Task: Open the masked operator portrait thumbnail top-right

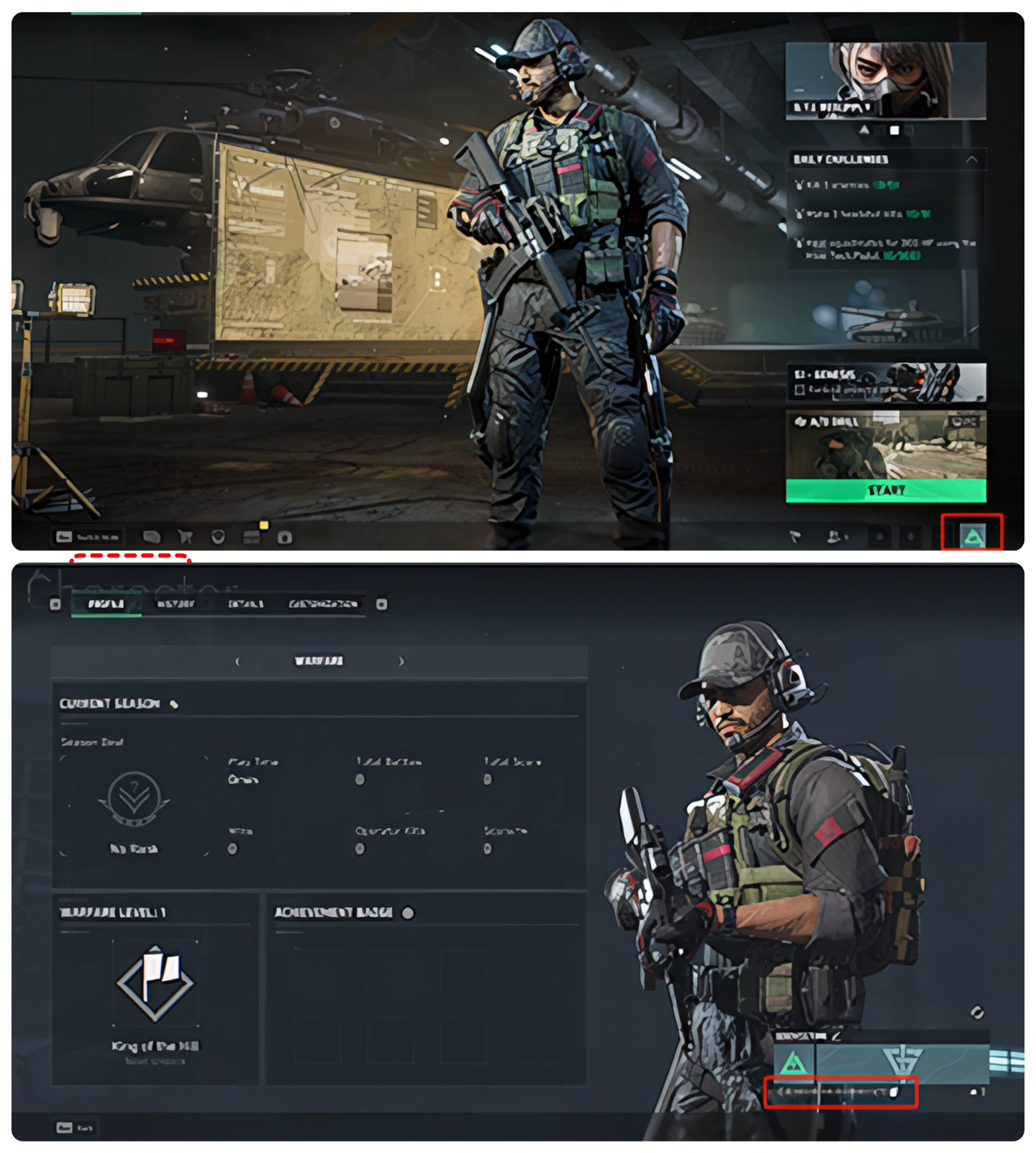Action: pyautogui.click(x=885, y=79)
